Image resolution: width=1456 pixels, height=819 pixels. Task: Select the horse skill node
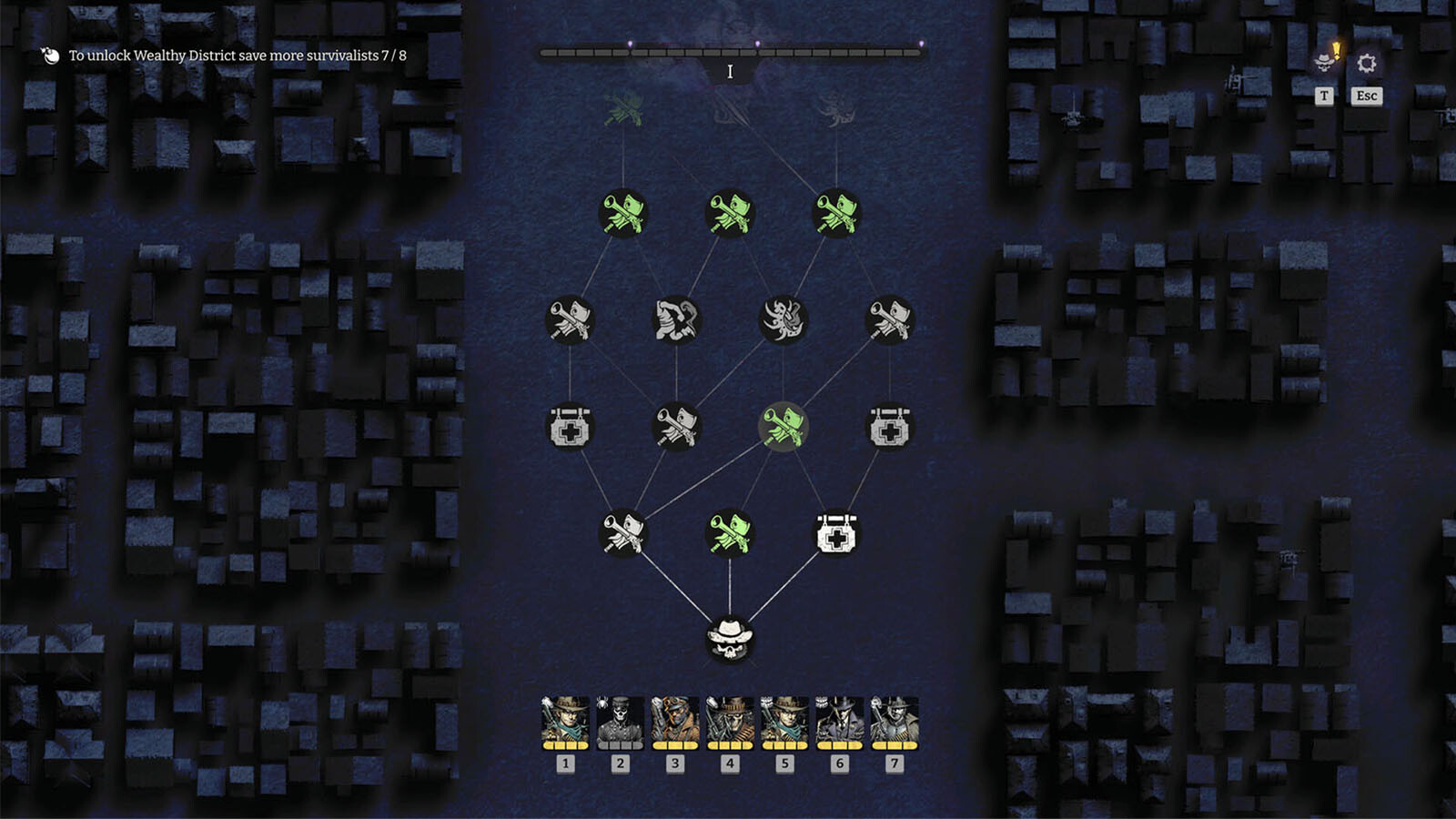tap(677, 320)
